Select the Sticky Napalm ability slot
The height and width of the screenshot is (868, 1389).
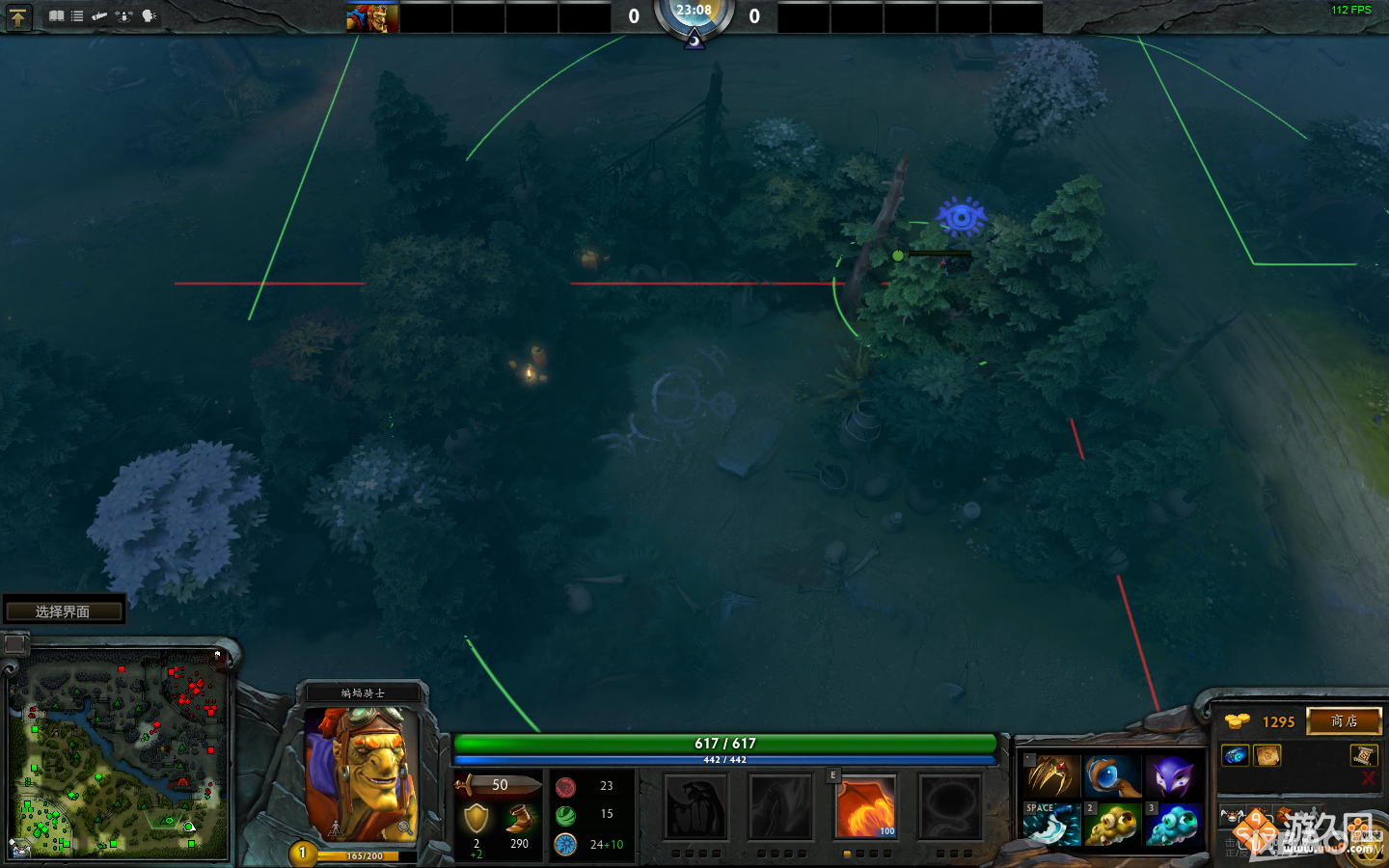coord(695,806)
